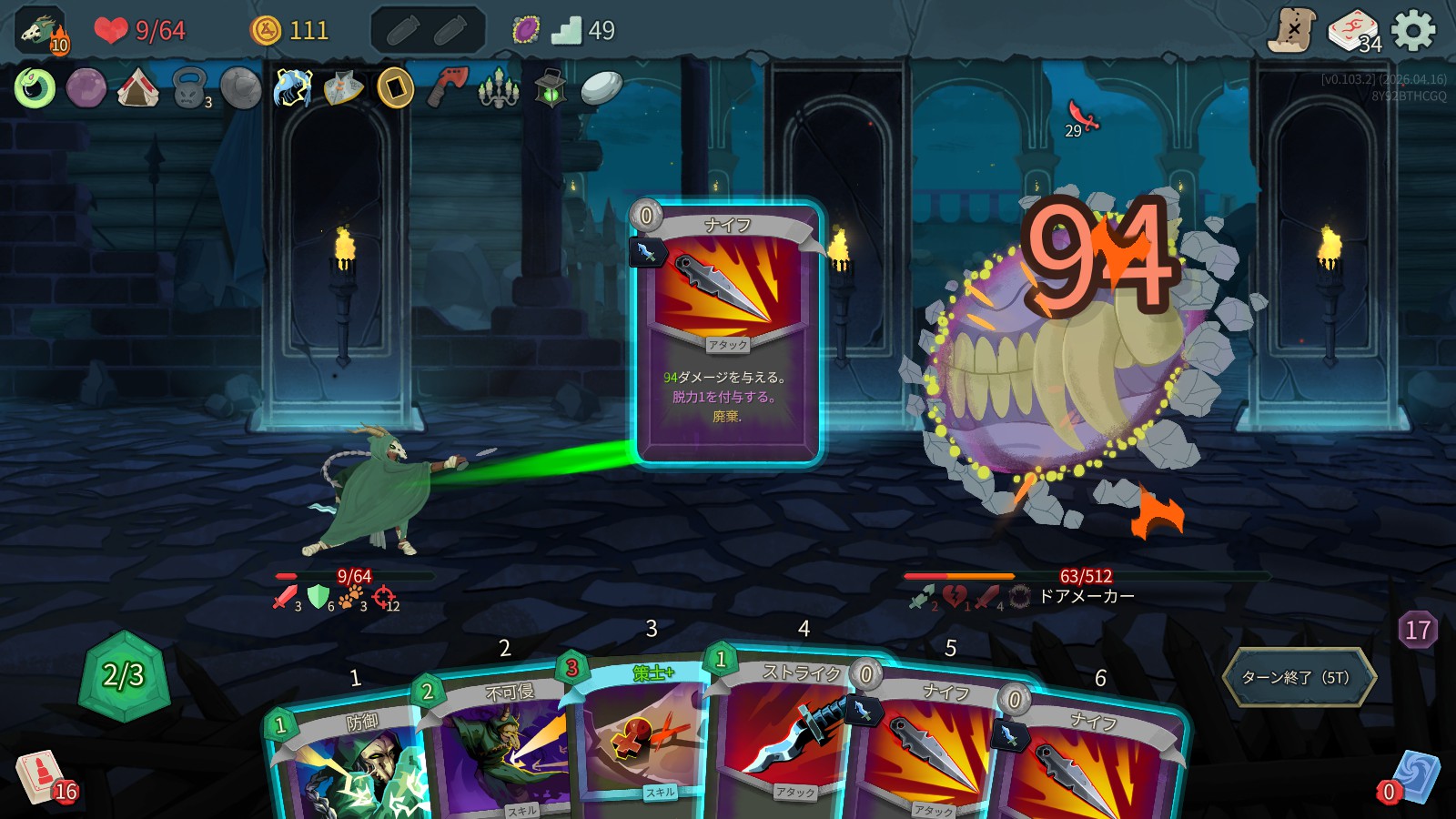Open the draw pile with 16 cards

click(x=42, y=776)
